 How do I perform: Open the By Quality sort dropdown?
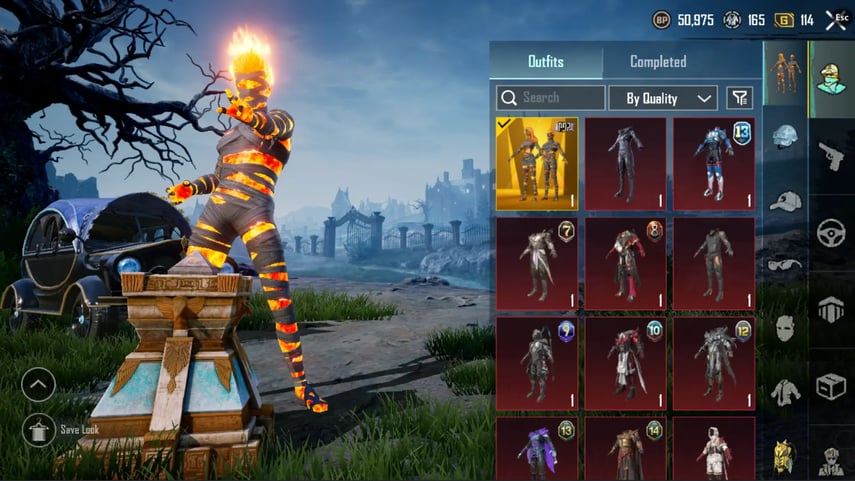tap(663, 98)
